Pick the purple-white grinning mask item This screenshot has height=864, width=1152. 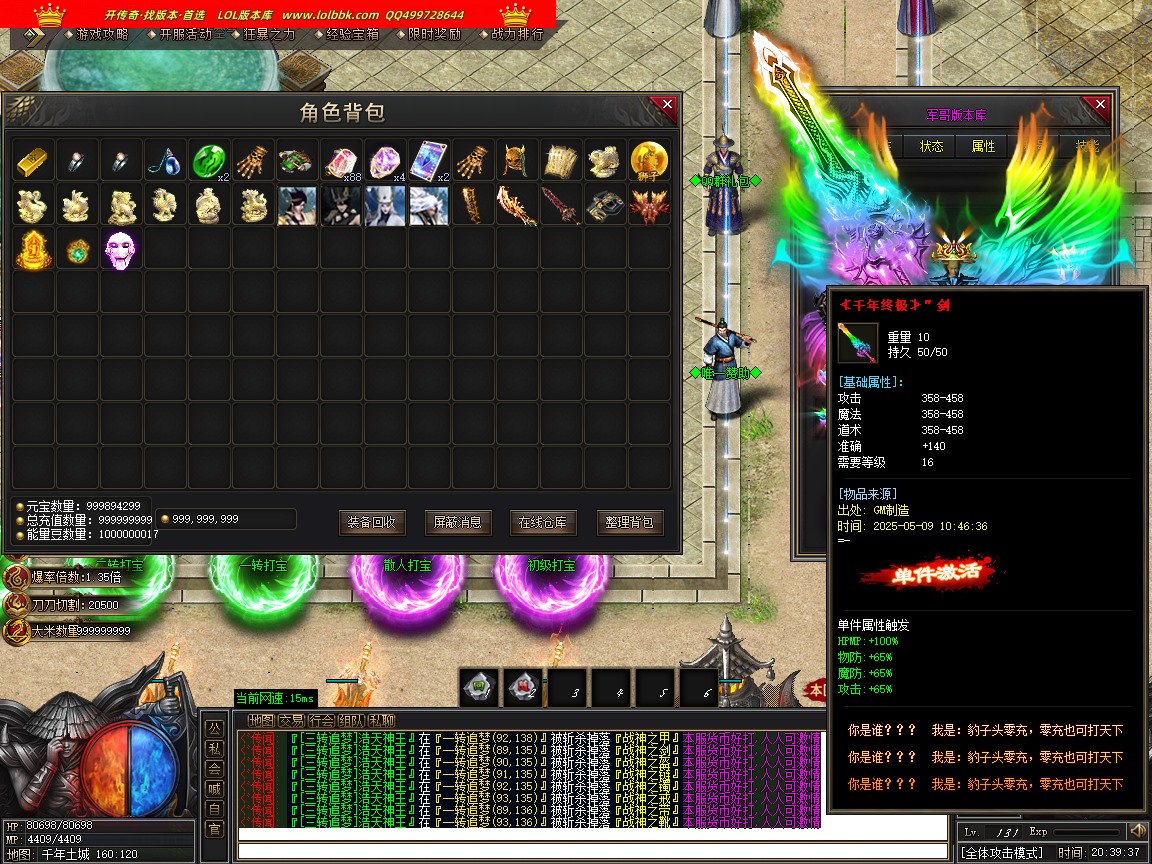(x=121, y=249)
